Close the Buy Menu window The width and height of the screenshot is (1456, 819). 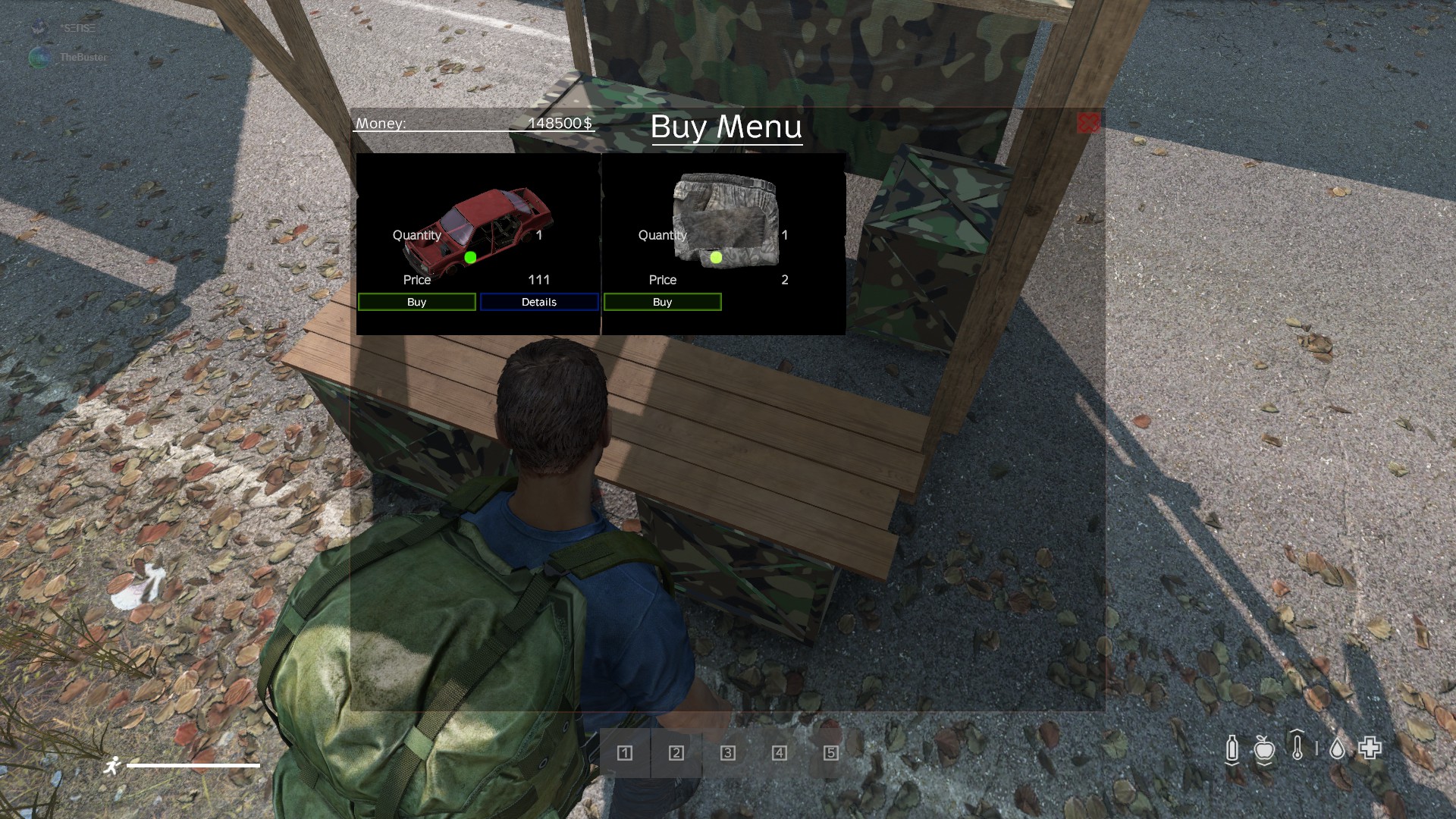pos(1088,124)
